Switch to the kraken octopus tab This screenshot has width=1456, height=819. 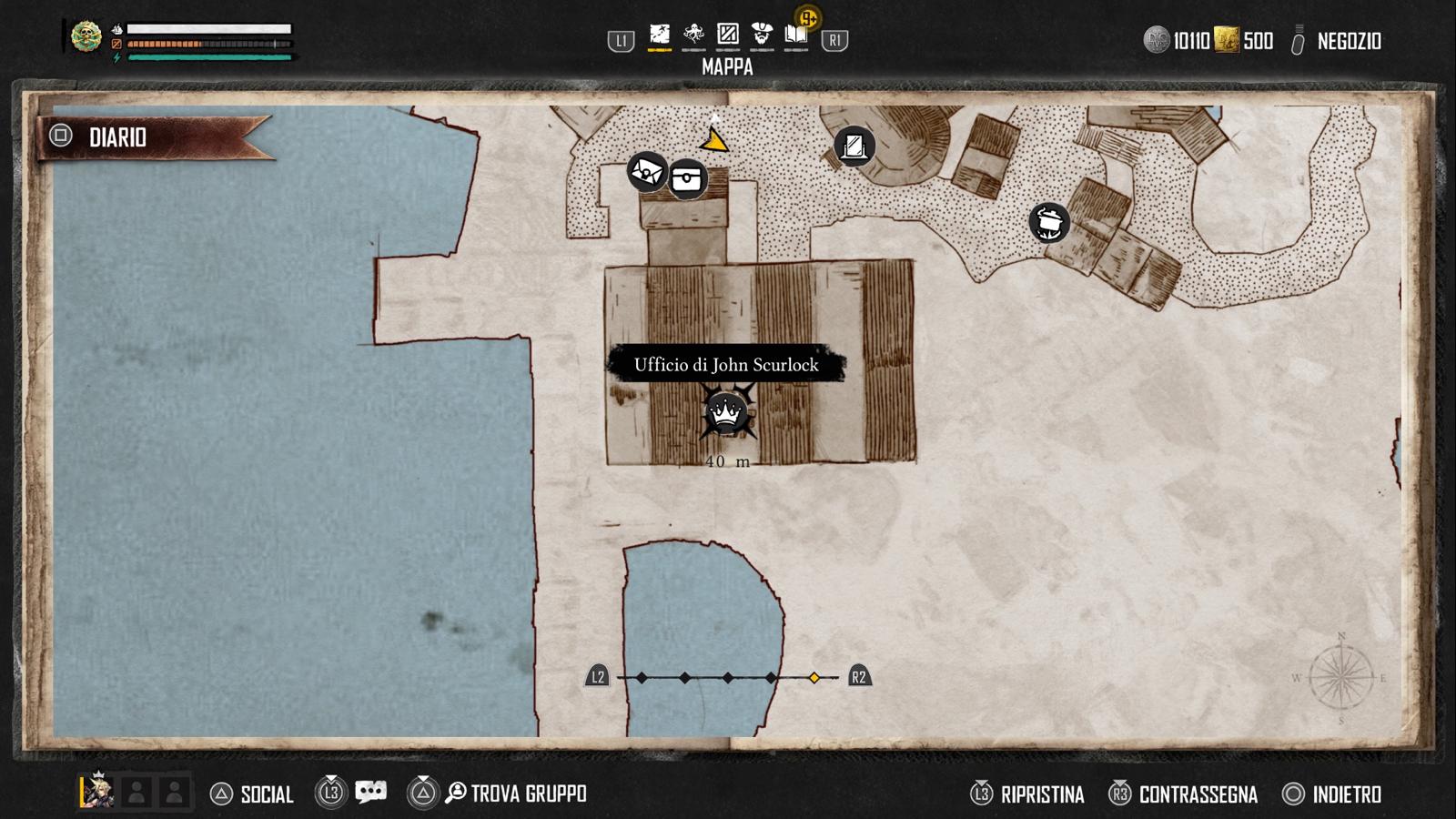(x=693, y=35)
